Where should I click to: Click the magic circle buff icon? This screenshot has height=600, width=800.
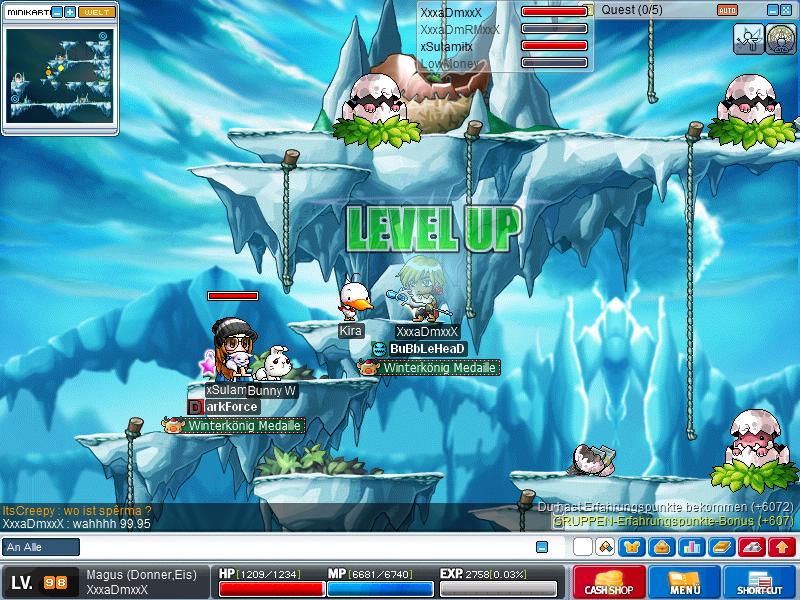pos(779,38)
